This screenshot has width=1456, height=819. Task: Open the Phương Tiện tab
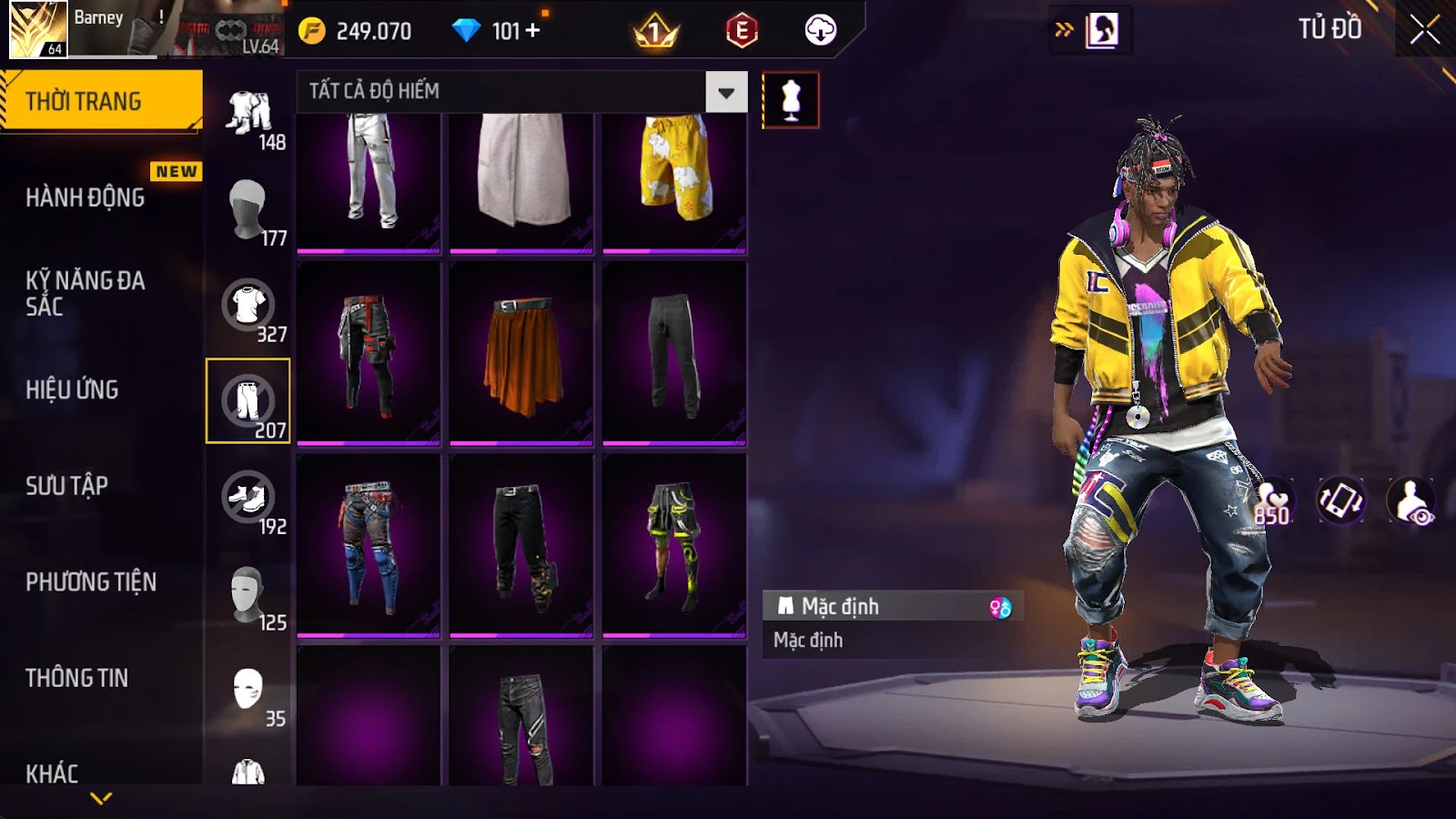91,581
